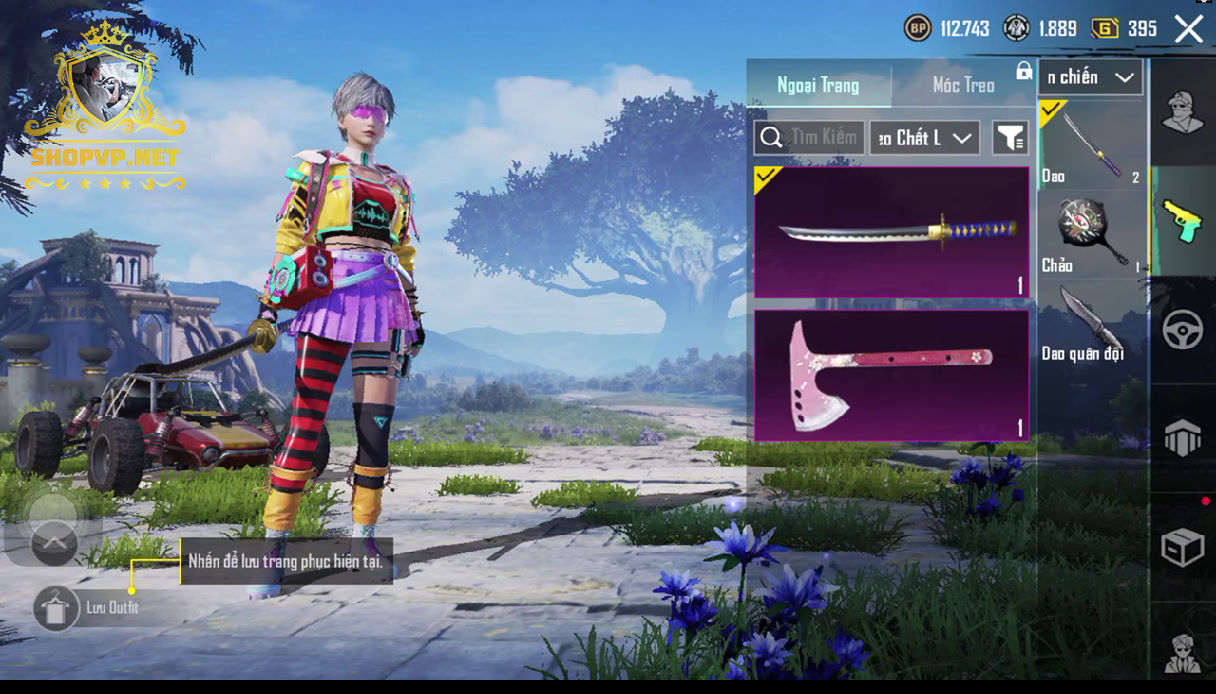
Task: Expand the 'n chiến' weapon category dropdown
Action: 1090,77
